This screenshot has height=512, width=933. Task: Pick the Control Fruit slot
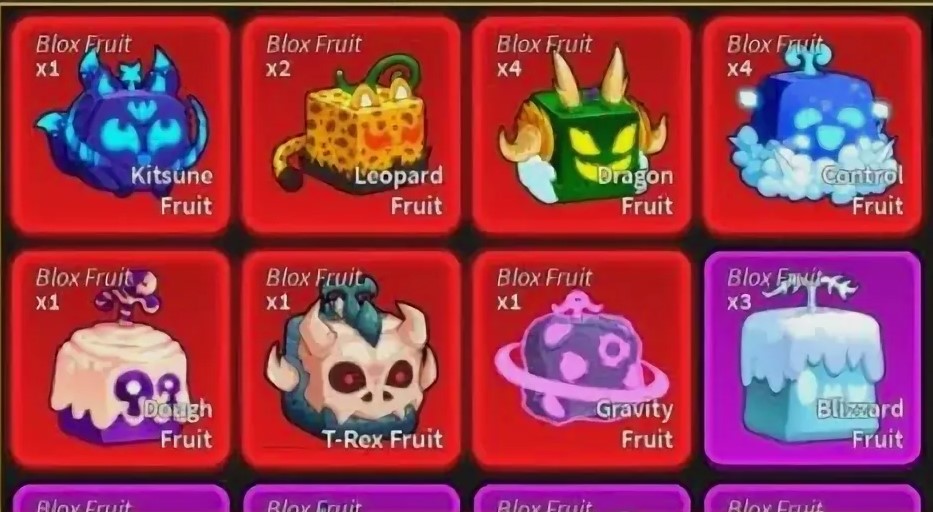pos(811,125)
